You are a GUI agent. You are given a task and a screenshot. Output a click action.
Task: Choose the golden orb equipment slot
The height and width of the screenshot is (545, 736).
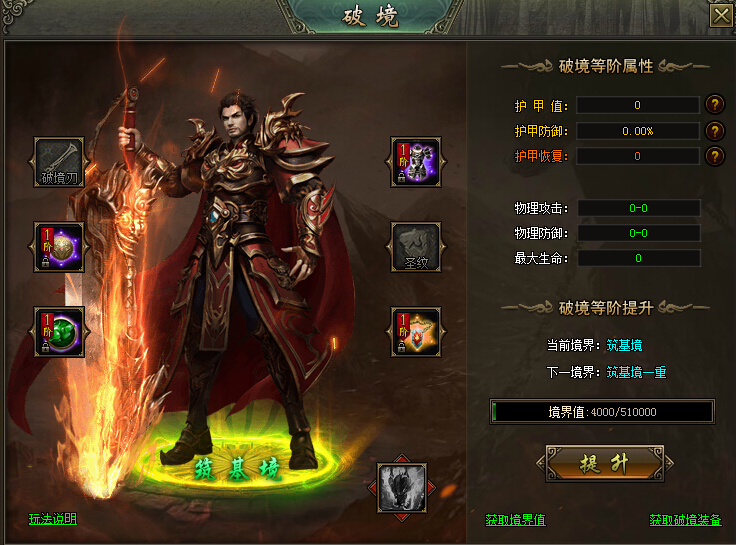point(60,248)
